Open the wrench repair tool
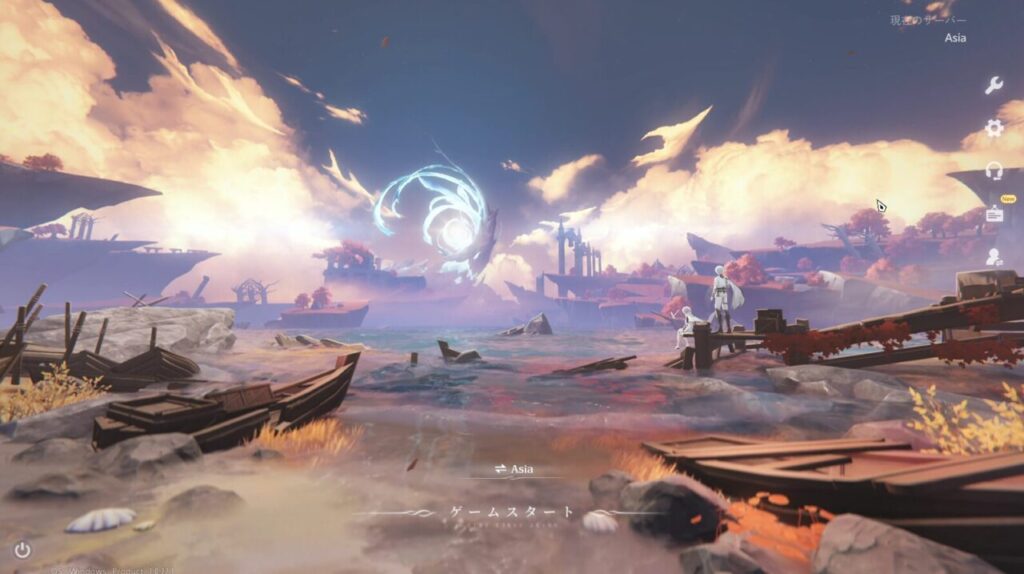The width and height of the screenshot is (1024, 574). 993,85
